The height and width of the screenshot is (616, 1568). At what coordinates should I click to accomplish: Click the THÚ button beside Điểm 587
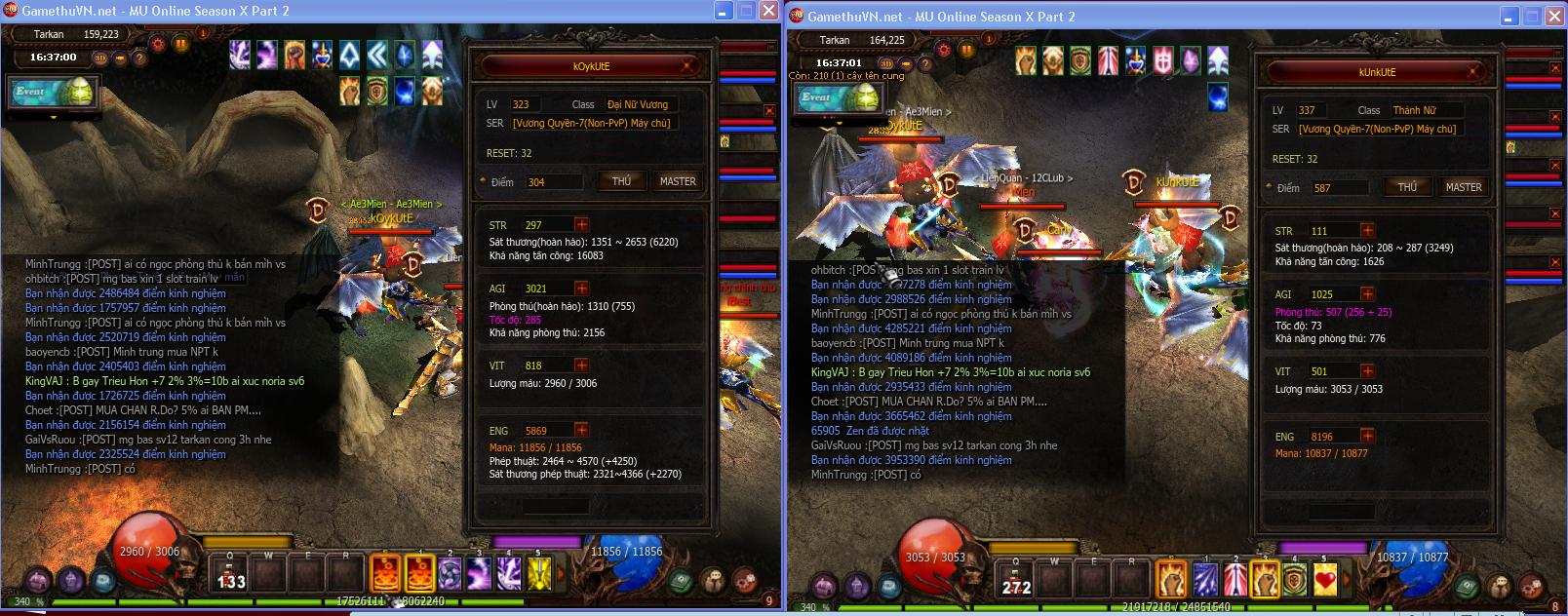coord(1407,187)
